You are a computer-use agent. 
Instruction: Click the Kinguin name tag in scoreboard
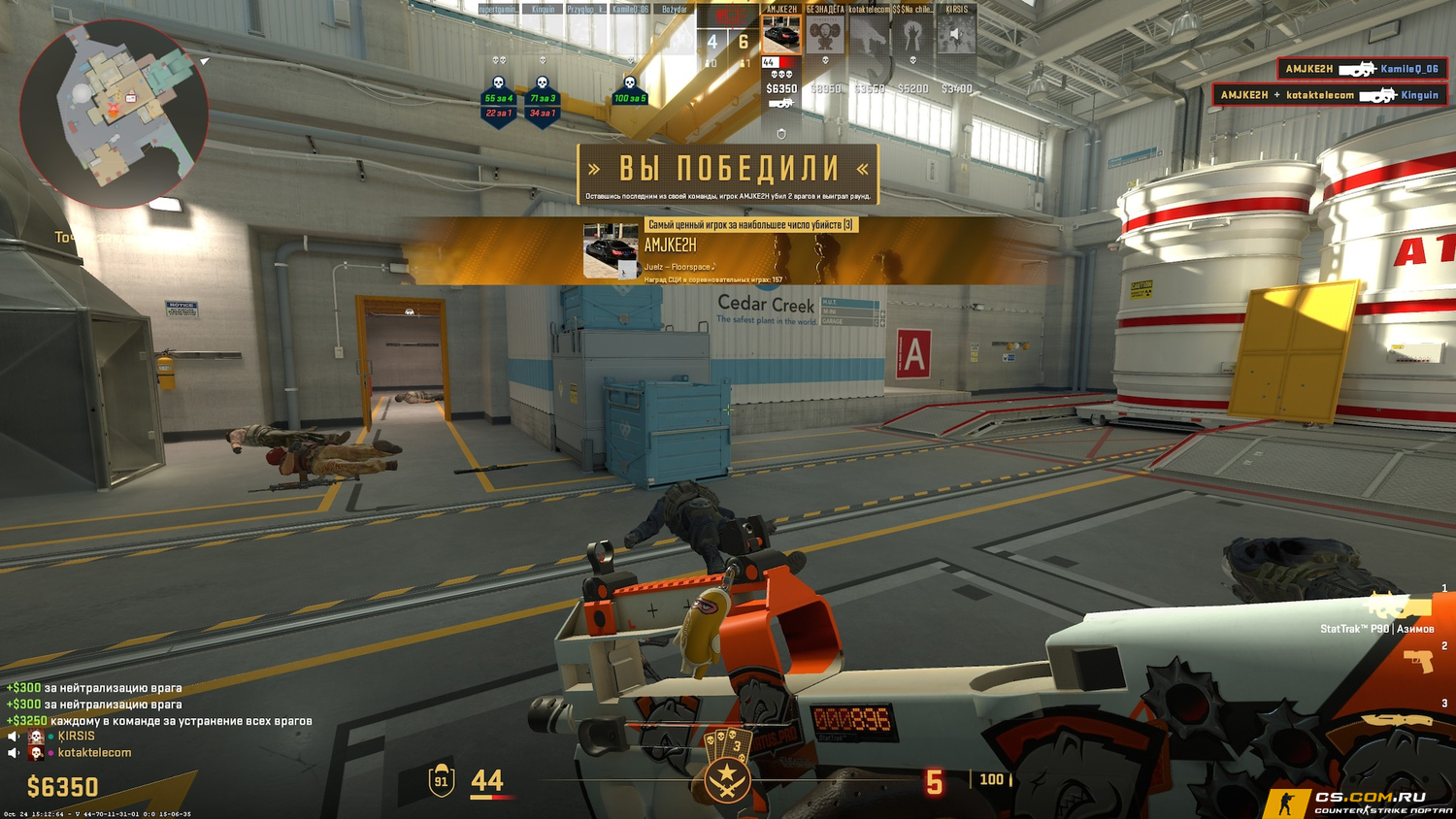pos(543,10)
